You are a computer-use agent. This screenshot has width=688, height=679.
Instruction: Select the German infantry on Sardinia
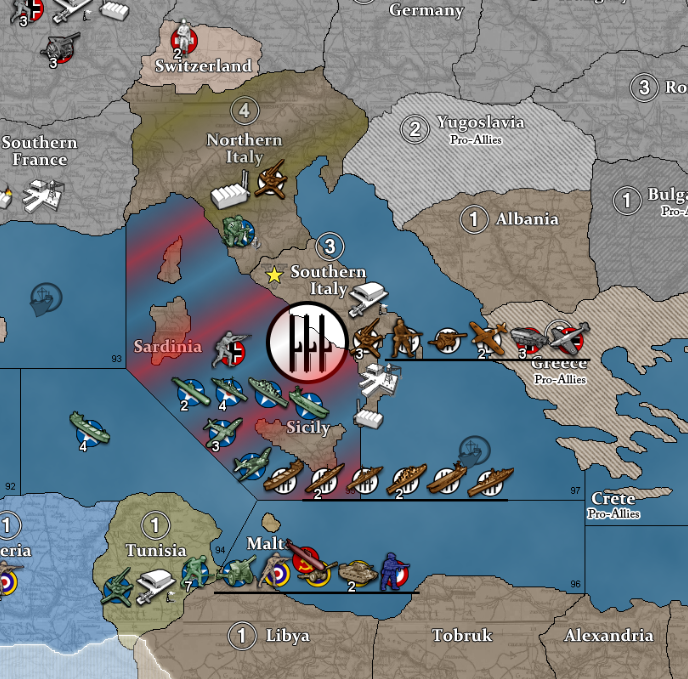coord(230,349)
